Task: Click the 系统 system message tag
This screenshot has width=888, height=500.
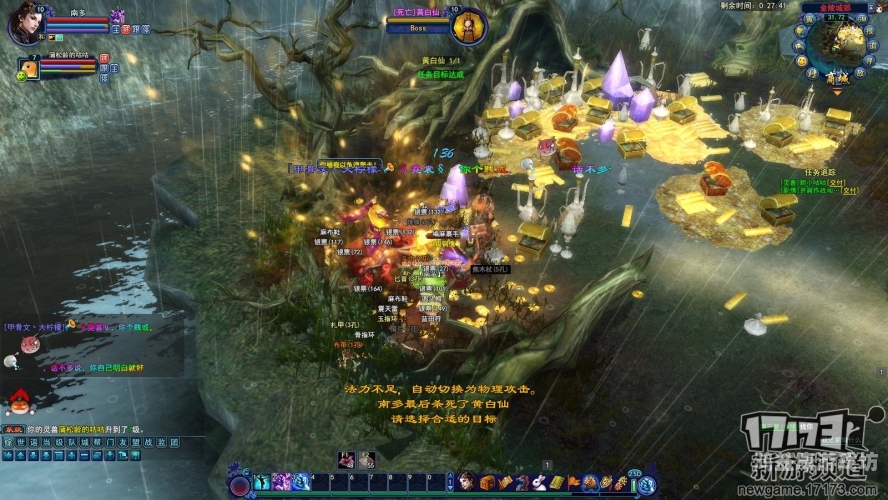Action: coord(13,428)
